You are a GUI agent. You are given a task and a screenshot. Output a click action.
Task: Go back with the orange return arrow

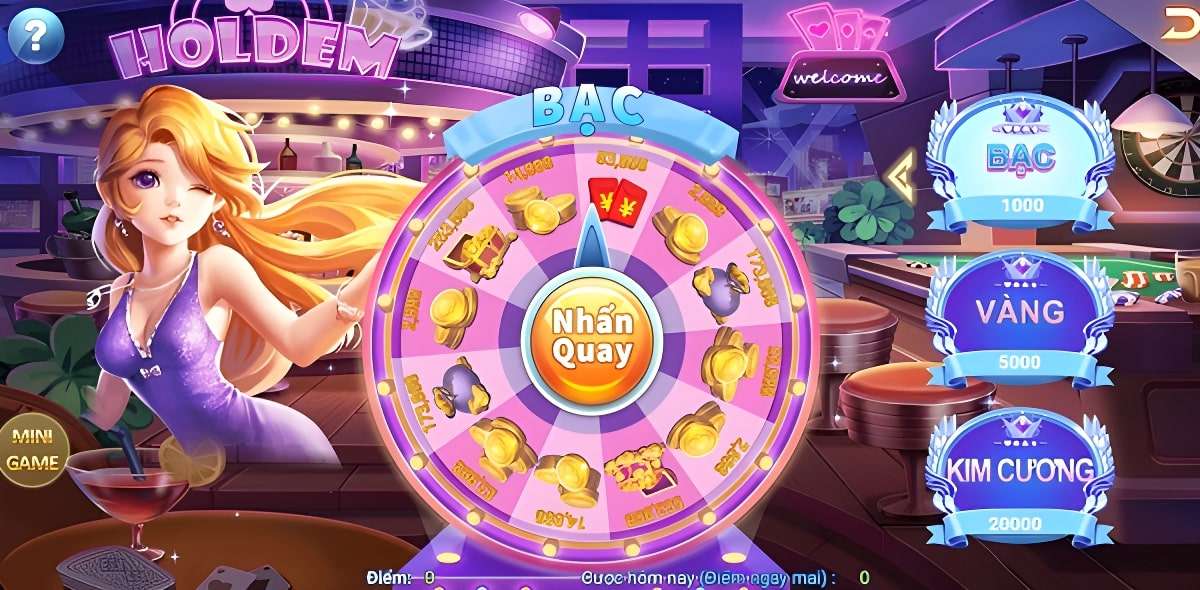(x=1179, y=25)
